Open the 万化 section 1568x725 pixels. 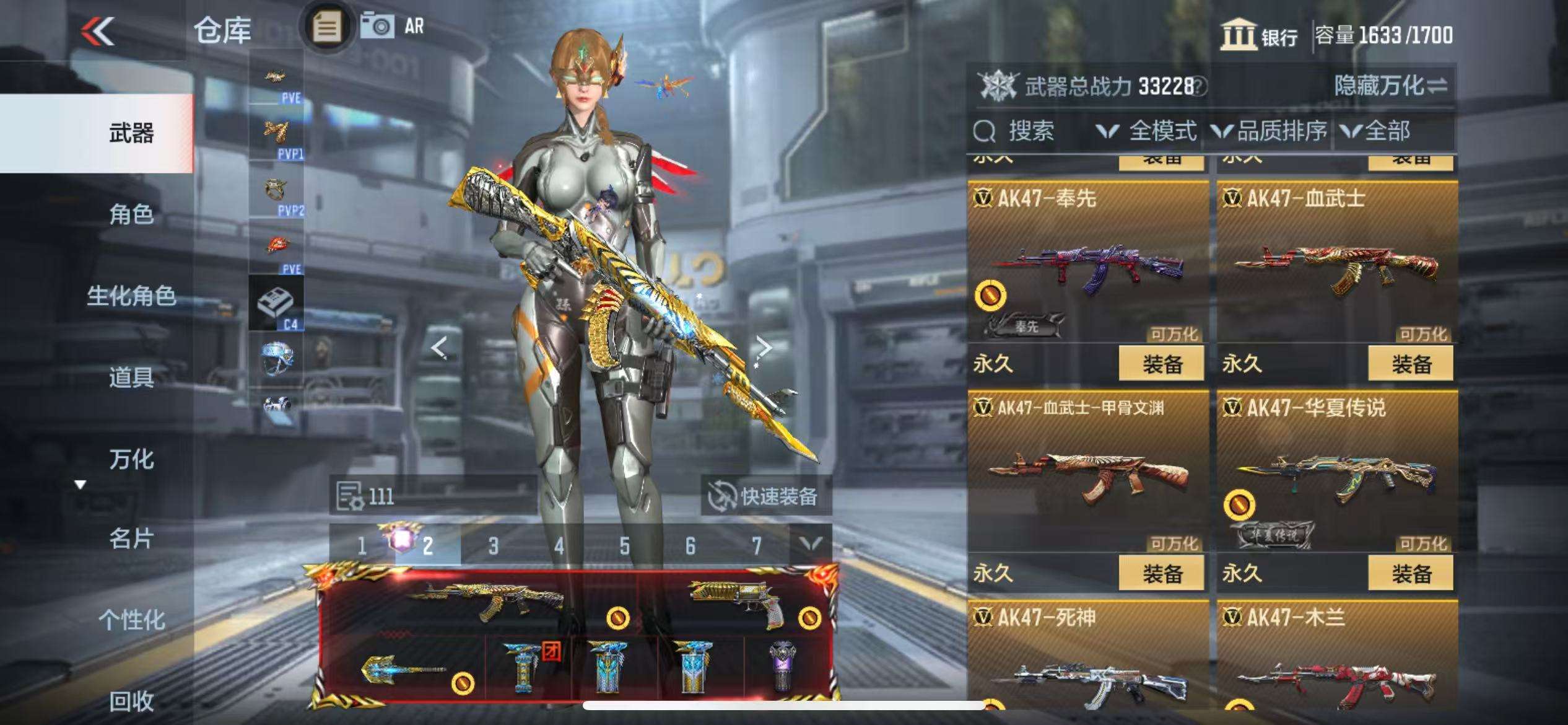(131, 459)
